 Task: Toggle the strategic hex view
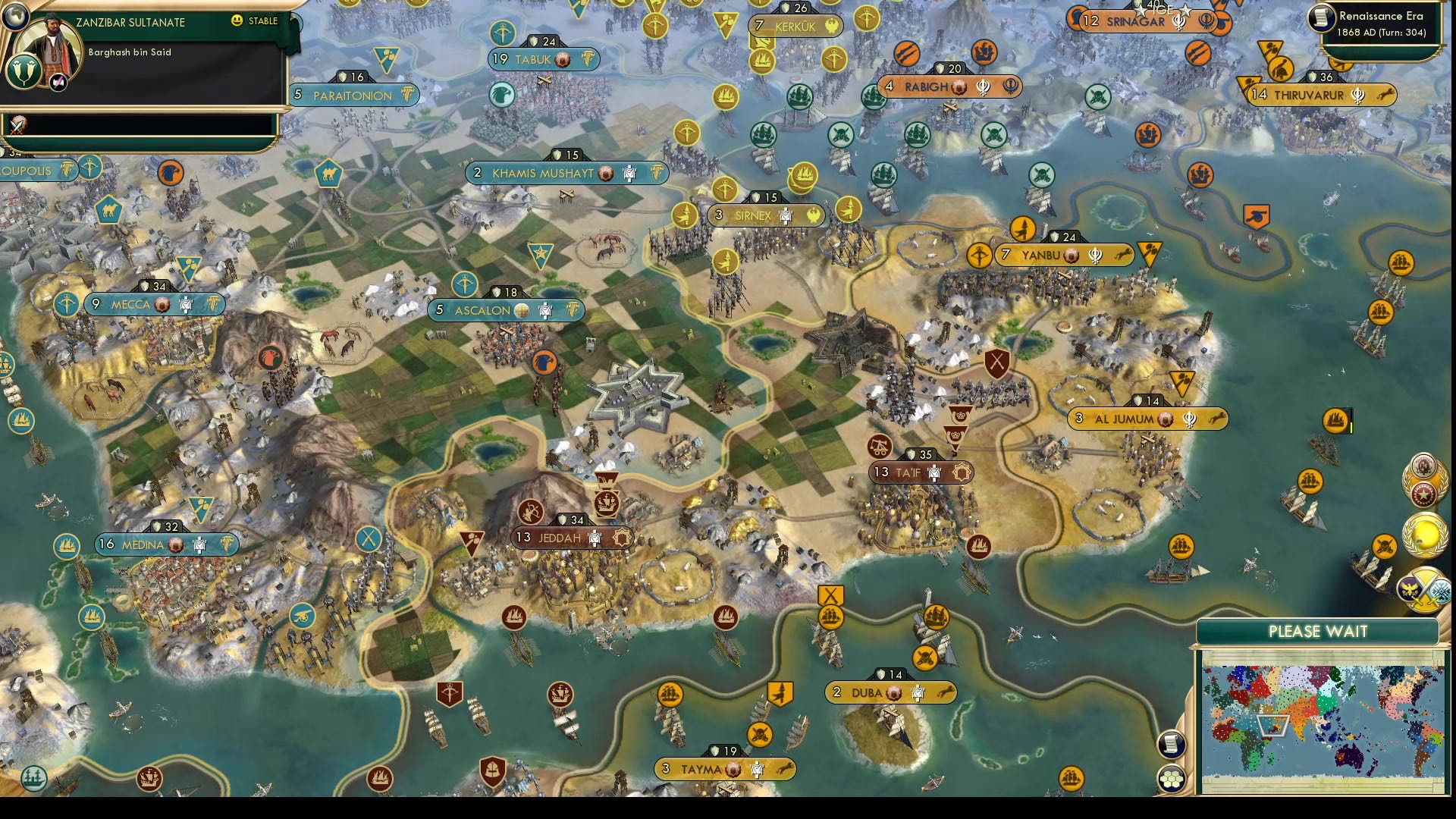point(1172,778)
